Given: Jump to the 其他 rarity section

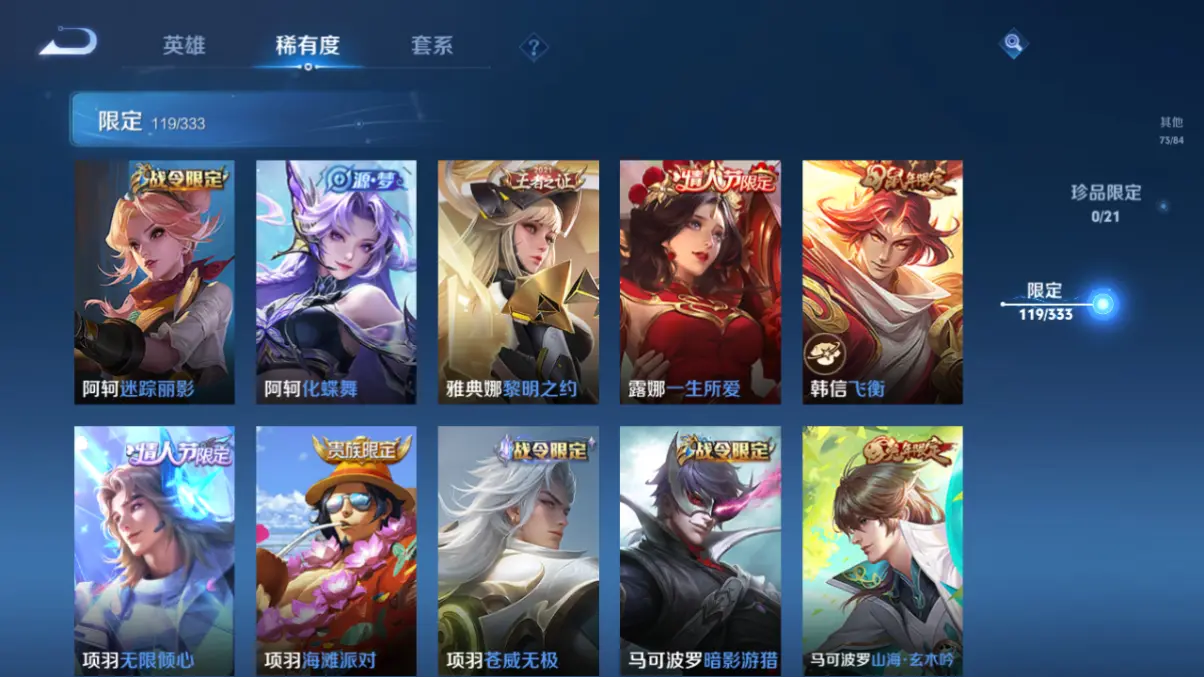Looking at the screenshot, I should 1171,130.
